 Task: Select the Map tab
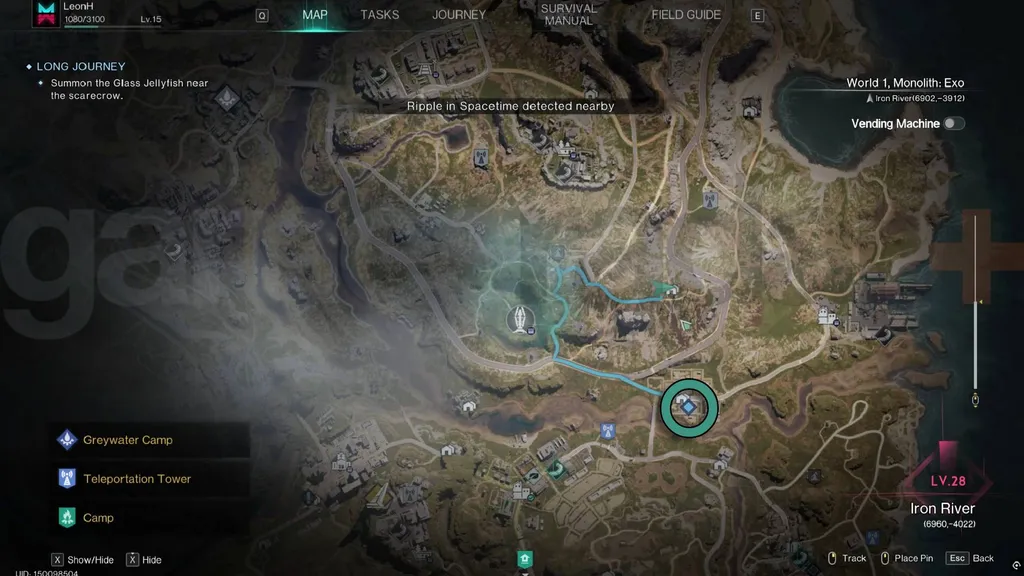315,15
